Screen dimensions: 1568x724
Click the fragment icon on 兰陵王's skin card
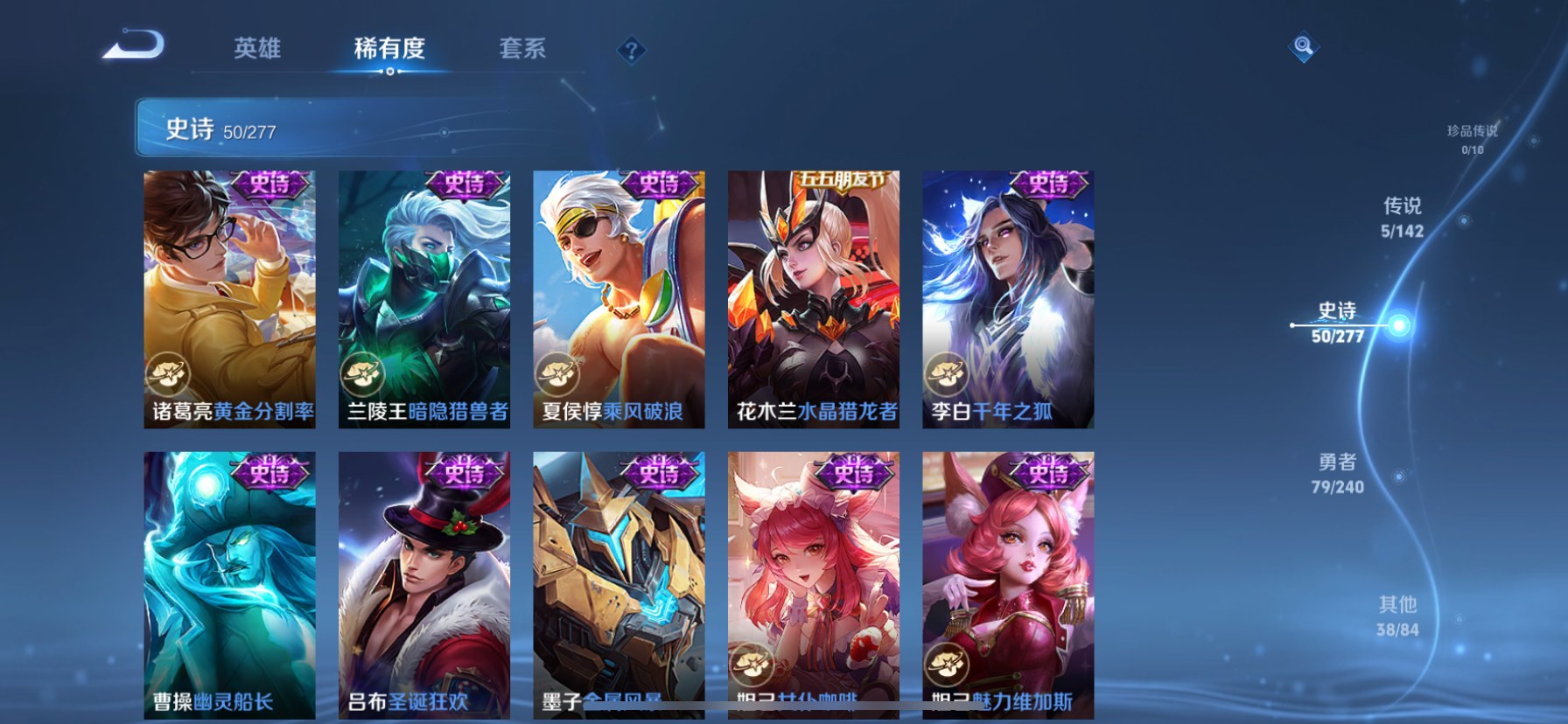(x=364, y=373)
